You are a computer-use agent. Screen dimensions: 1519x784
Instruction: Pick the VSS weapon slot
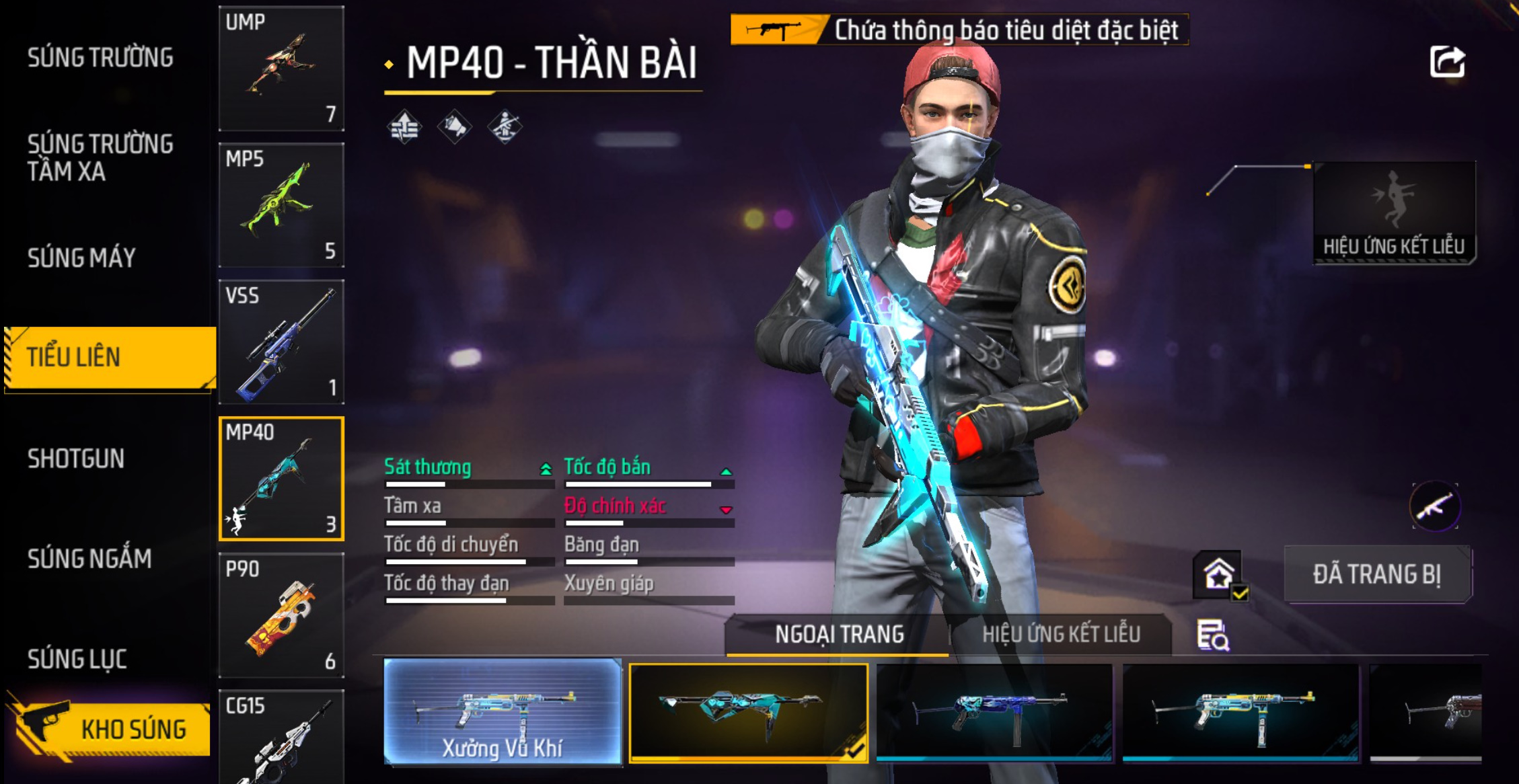coord(281,342)
